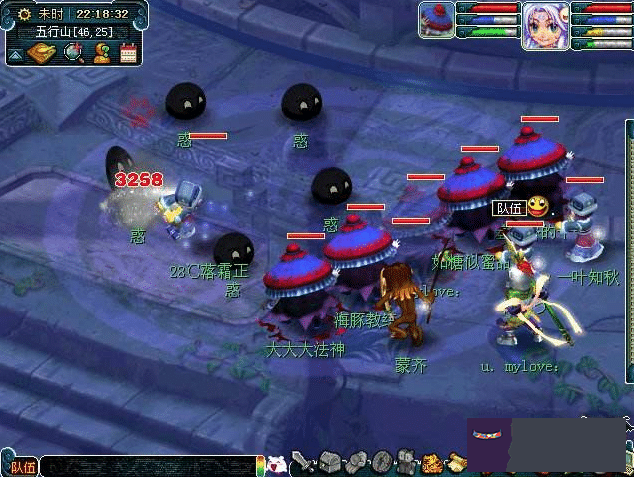Image resolution: width=634 pixels, height=477 pixels.
Task: Select the pet portrait in the top bar
Action: [436, 19]
